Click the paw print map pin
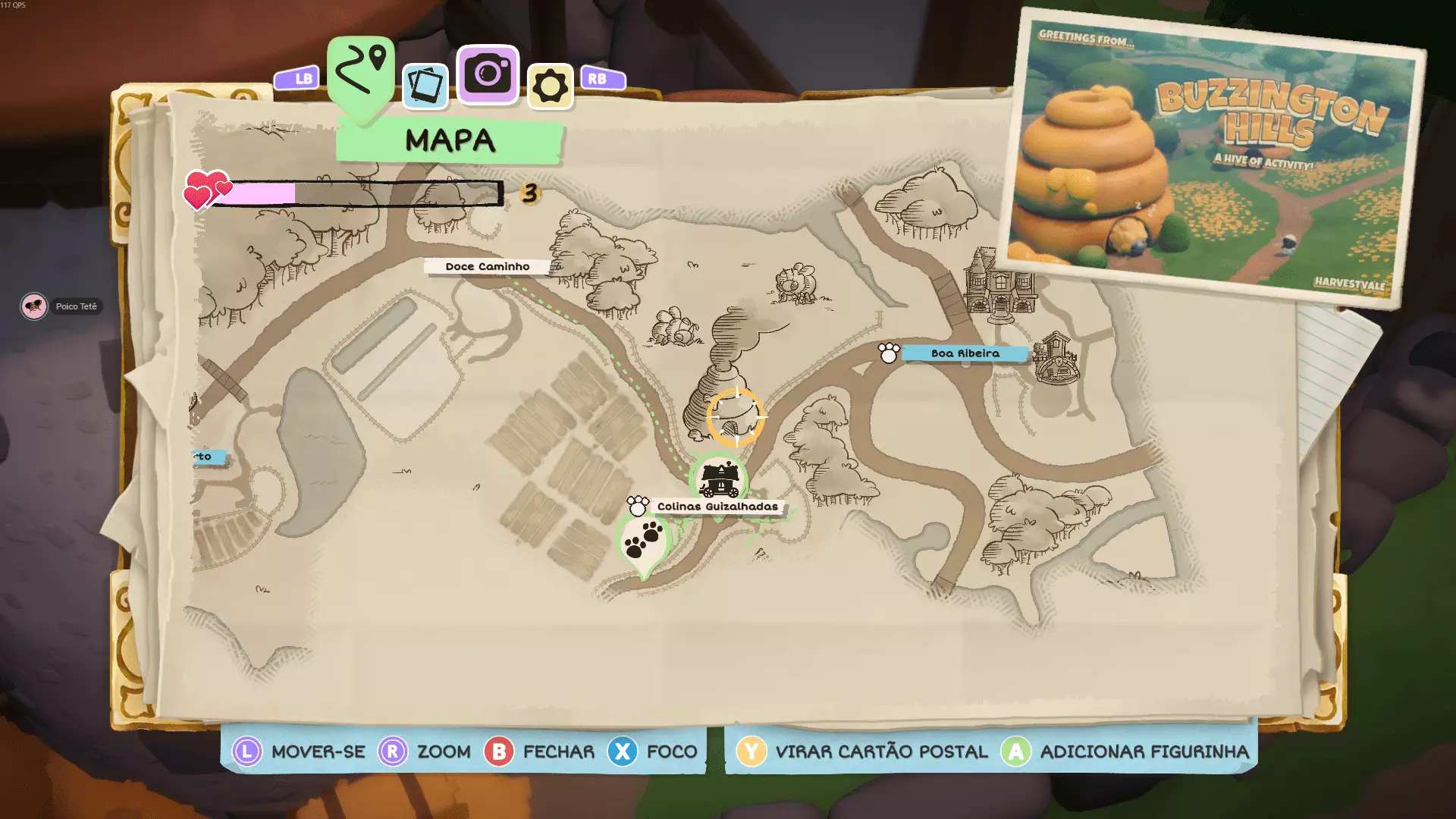Screen dimensions: 1456x819 tap(643, 541)
